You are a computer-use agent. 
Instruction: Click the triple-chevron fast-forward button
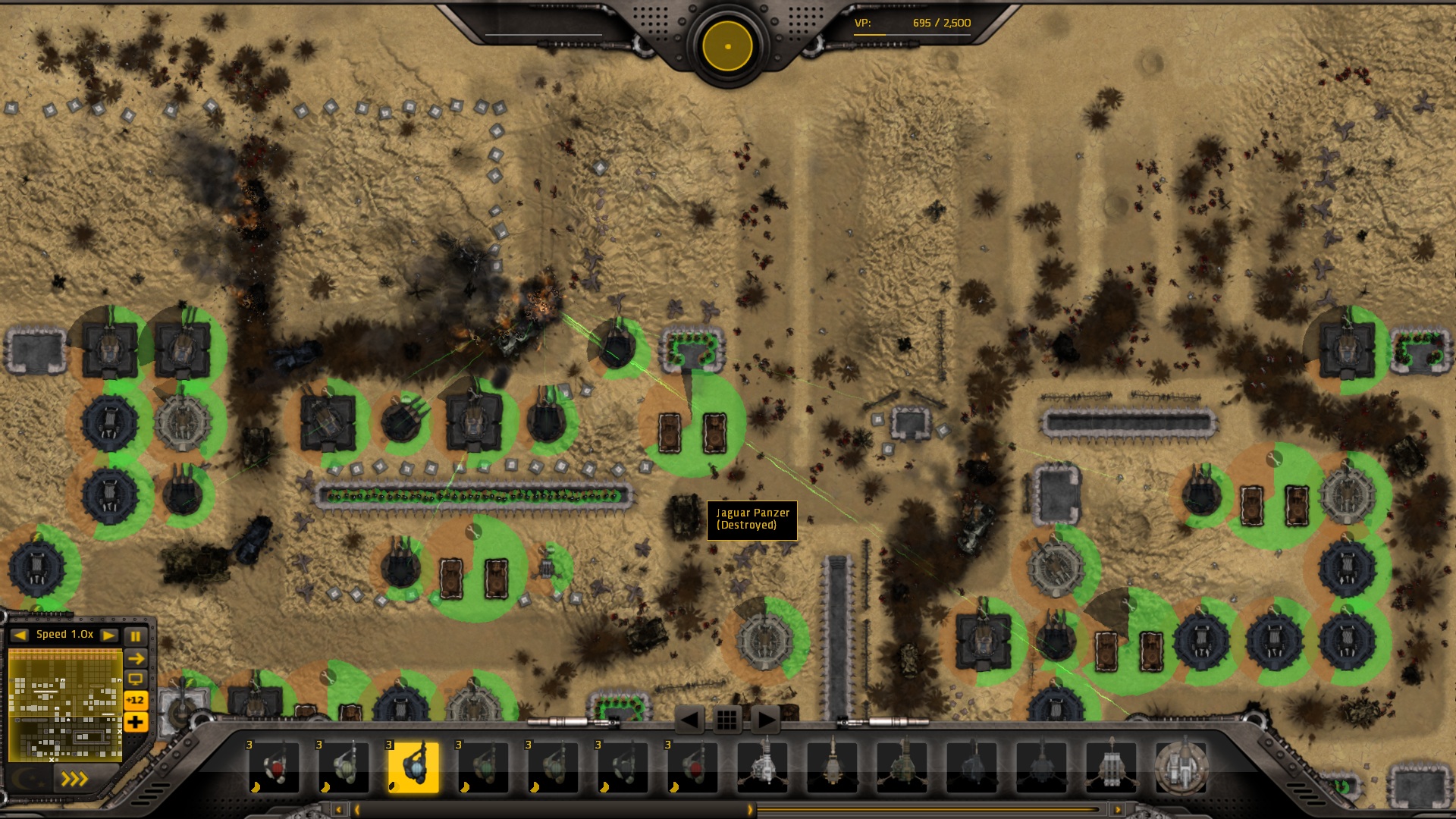click(x=74, y=779)
